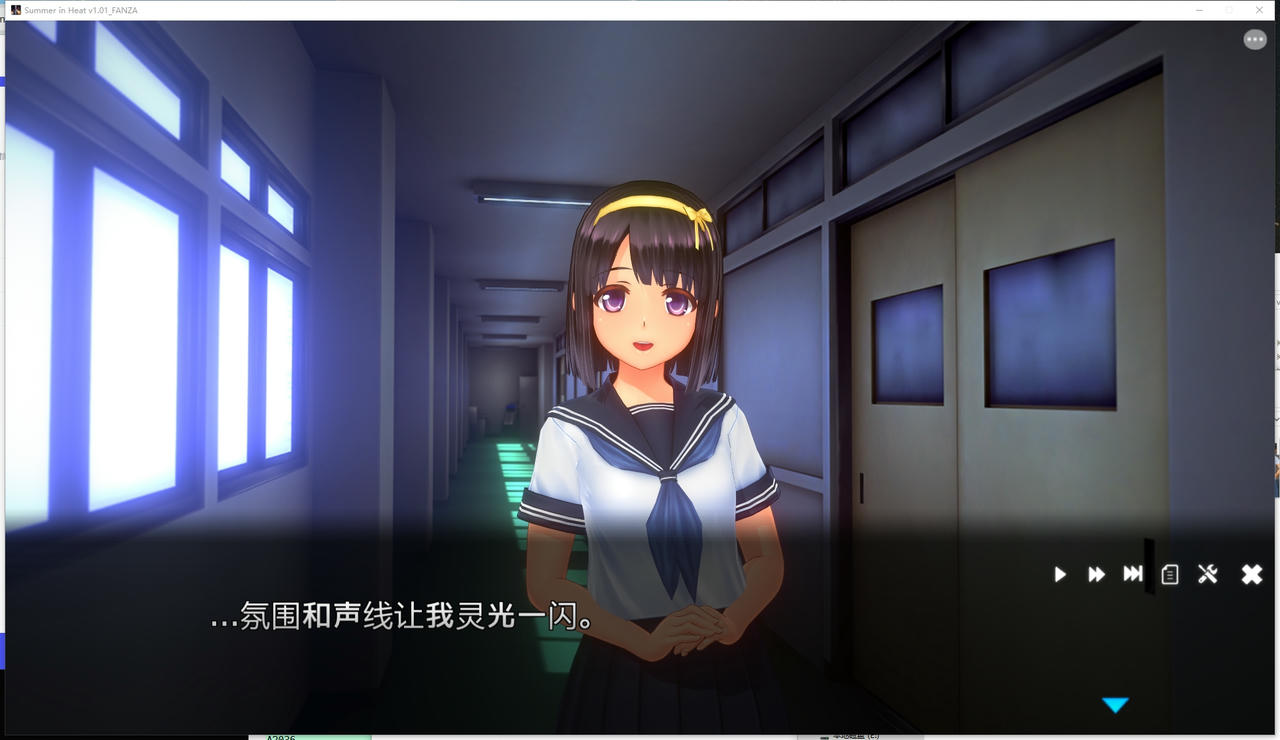Hide the game UI with the X icon

[1251, 574]
